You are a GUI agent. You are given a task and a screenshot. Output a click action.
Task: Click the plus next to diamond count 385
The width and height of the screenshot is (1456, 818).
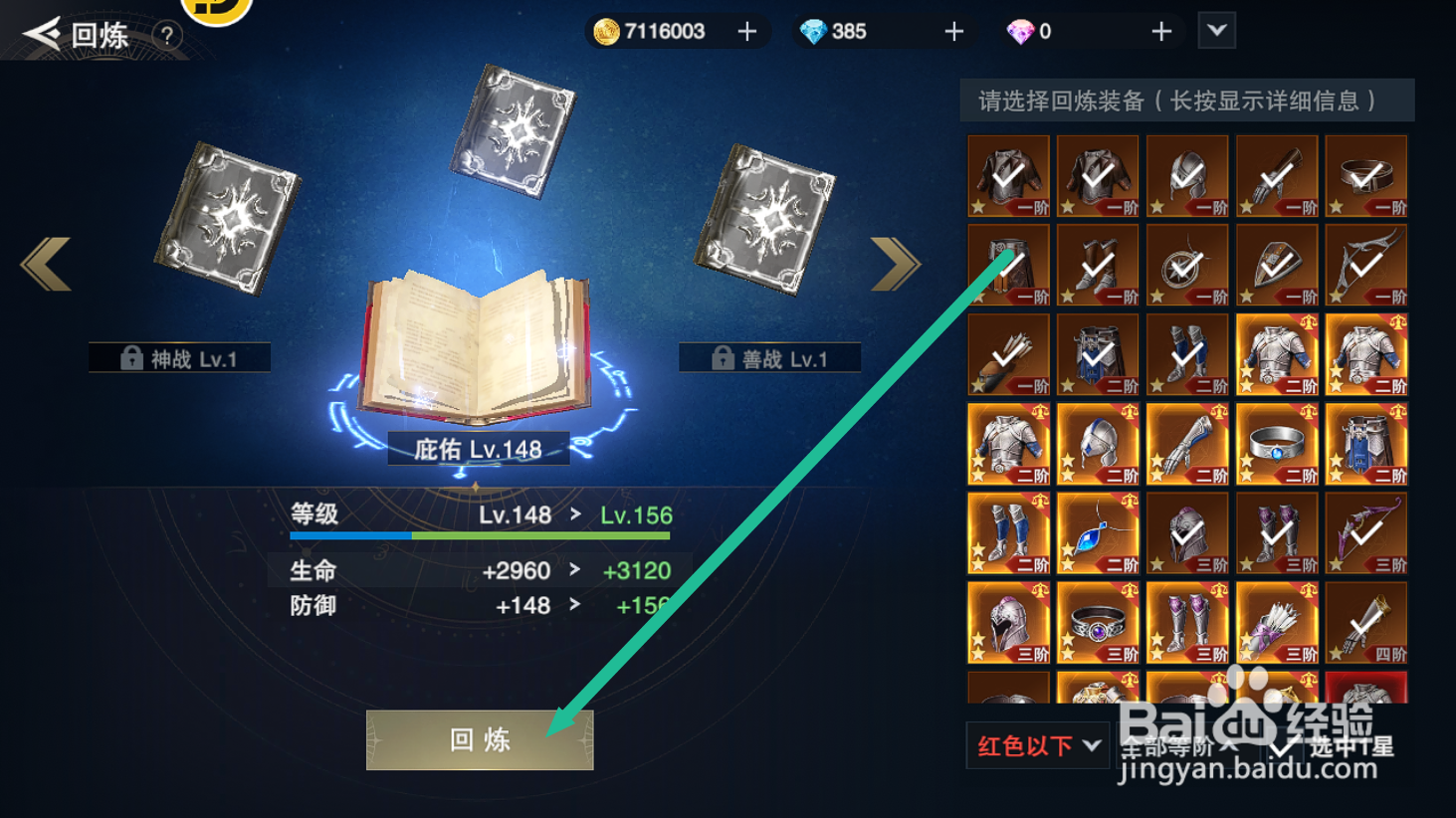click(953, 31)
